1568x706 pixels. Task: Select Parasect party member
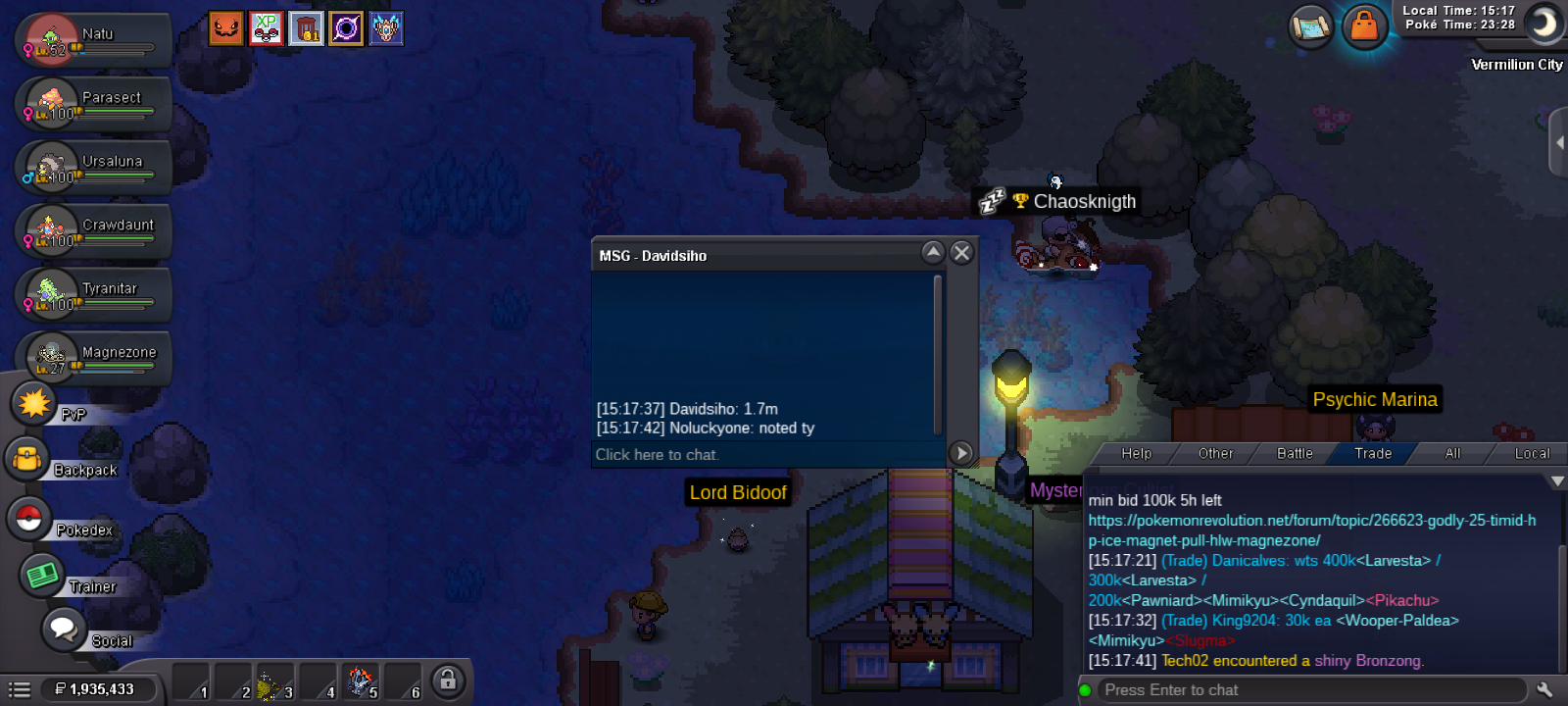click(93, 104)
